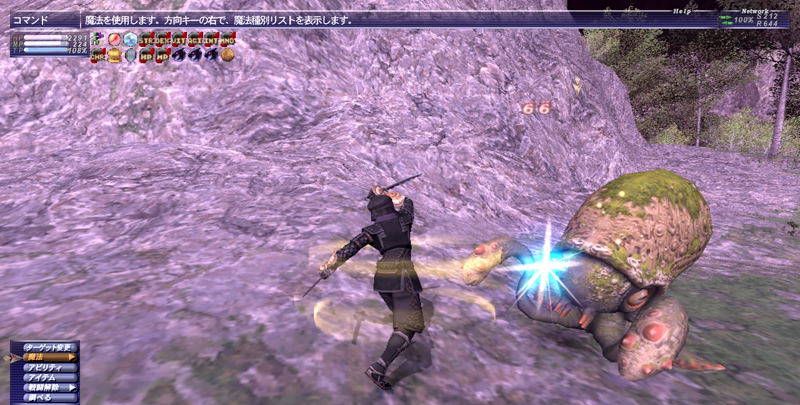Select the food burger status icon
The height and width of the screenshot is (405, 800).
(x=114, y=55)
